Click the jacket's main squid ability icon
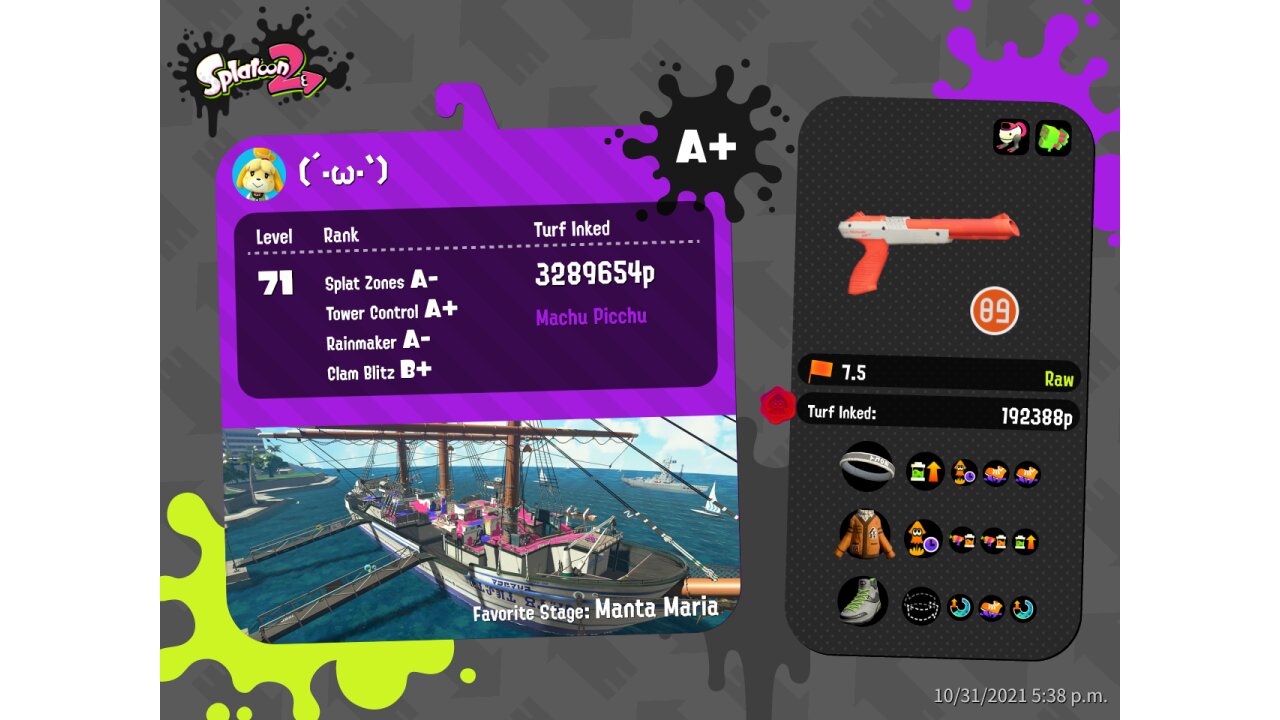The height and width of the screenshot is (720, 1280). coord(923,539)
